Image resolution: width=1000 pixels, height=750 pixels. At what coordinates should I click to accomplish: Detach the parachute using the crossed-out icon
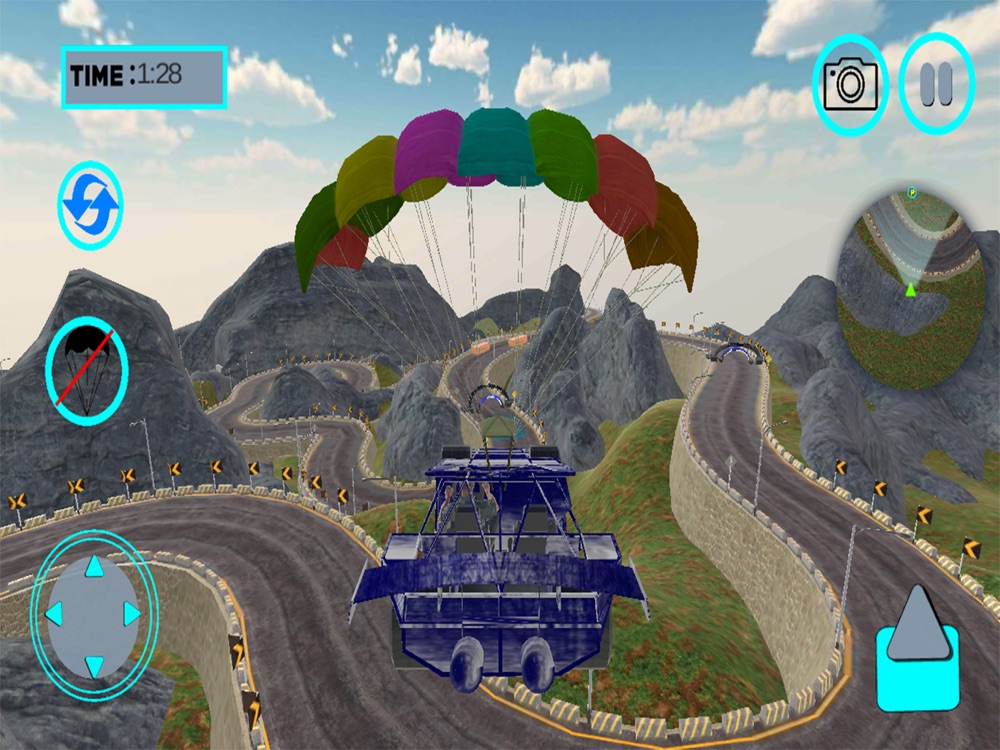(x=87, y=370)
